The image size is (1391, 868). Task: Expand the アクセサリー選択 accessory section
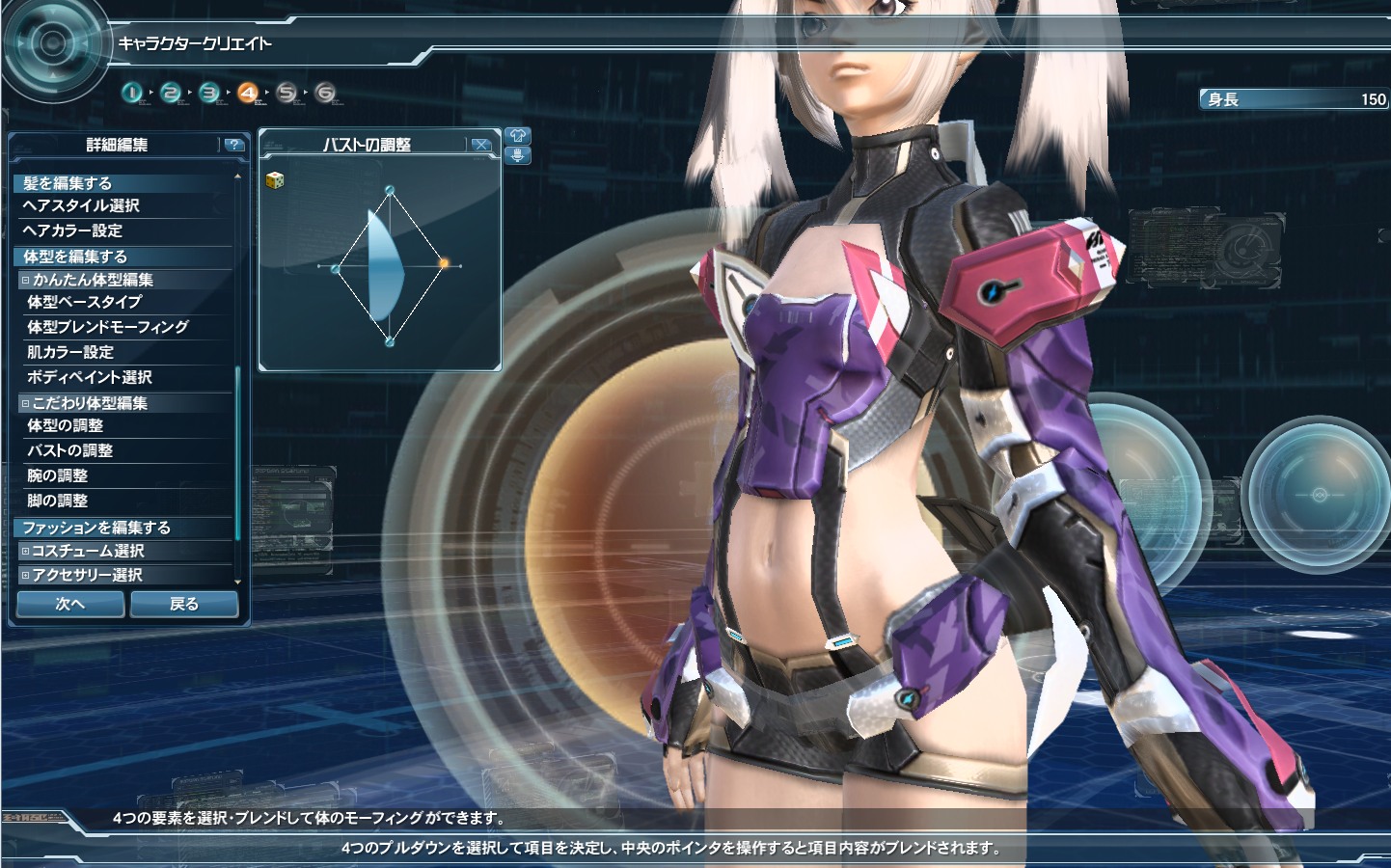click(x=26, y=575)
